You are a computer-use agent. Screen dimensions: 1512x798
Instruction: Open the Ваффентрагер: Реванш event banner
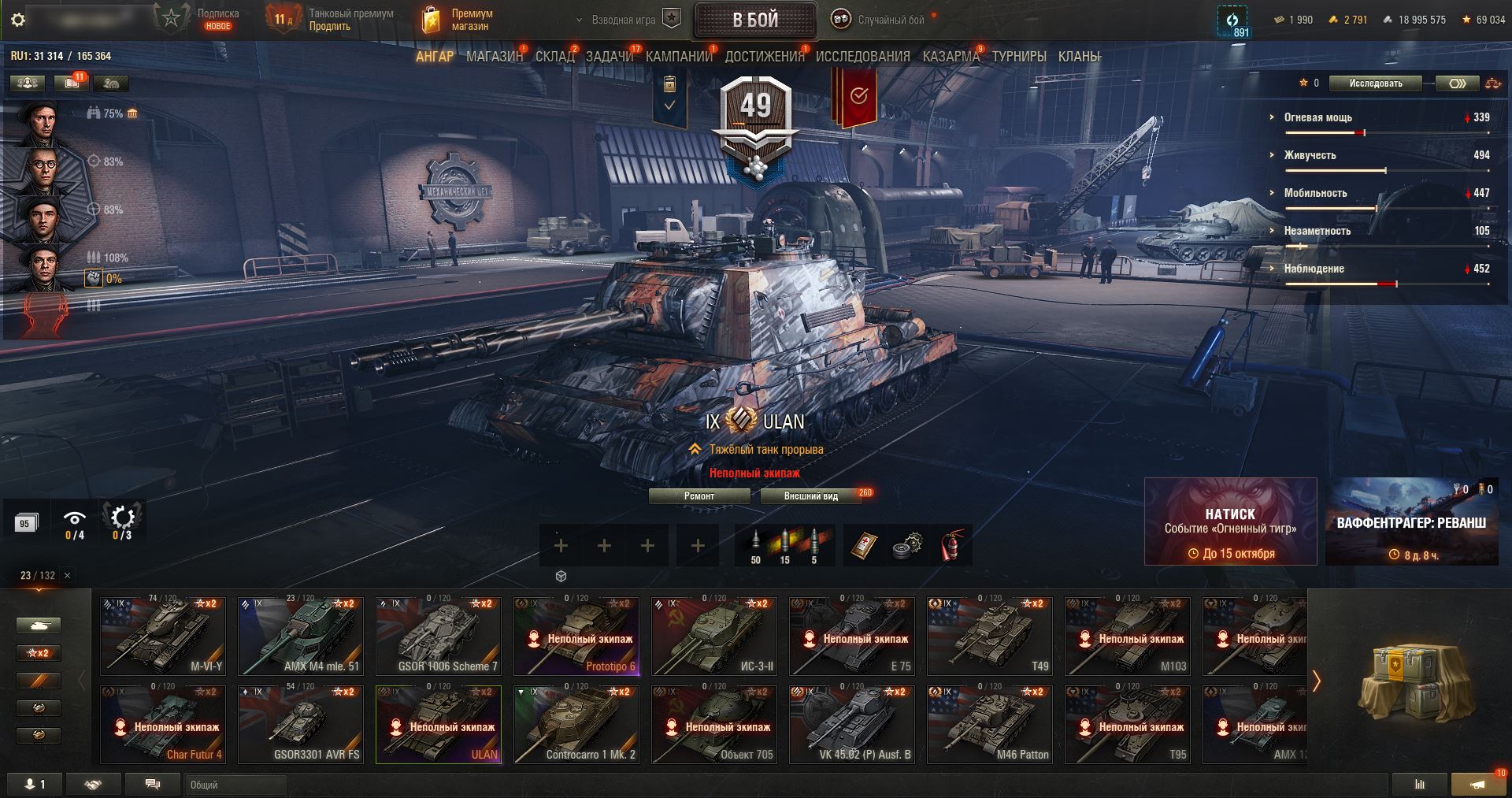(1411, 521)
